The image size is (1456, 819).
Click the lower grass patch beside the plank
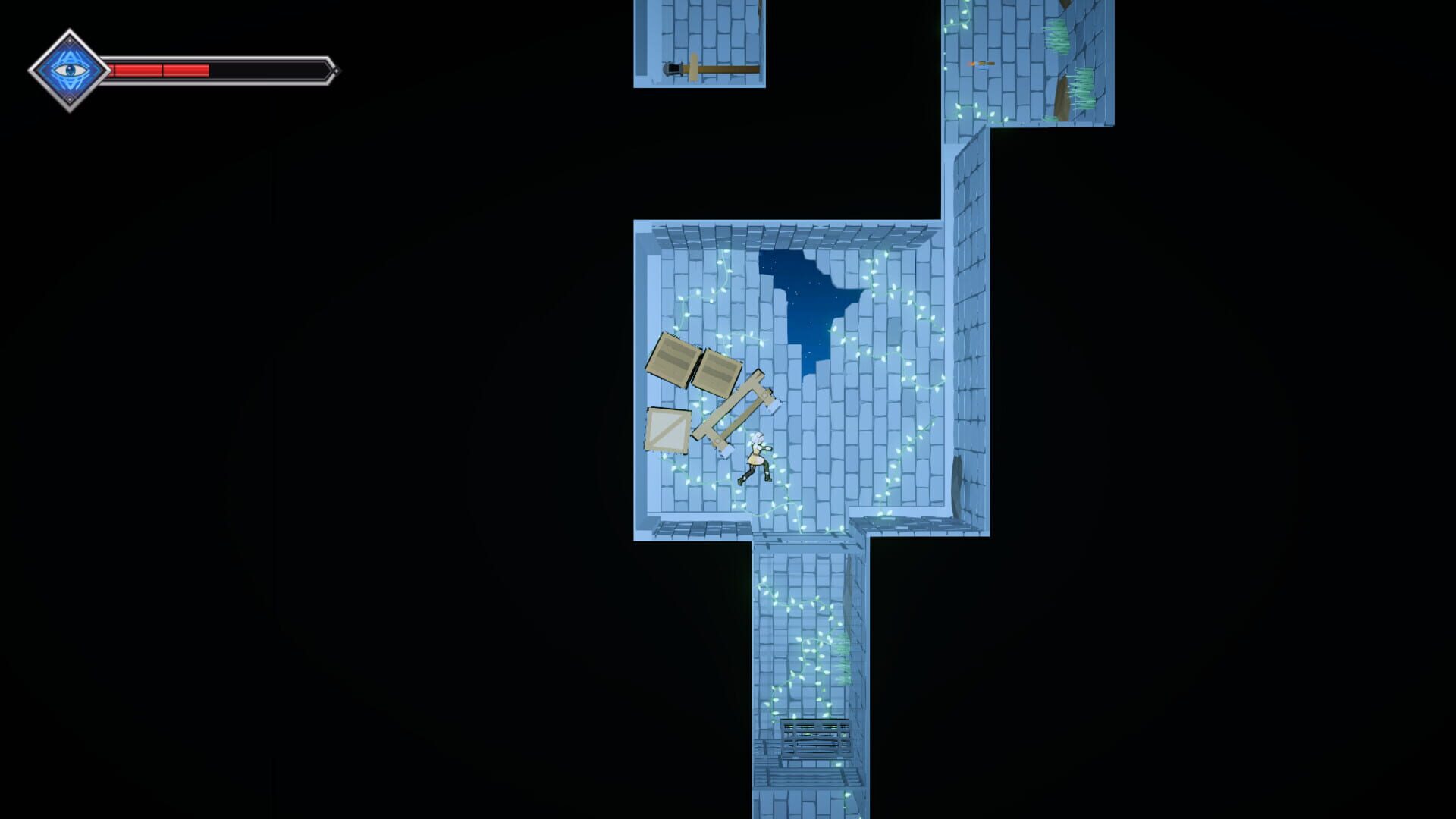[1083, 87]
